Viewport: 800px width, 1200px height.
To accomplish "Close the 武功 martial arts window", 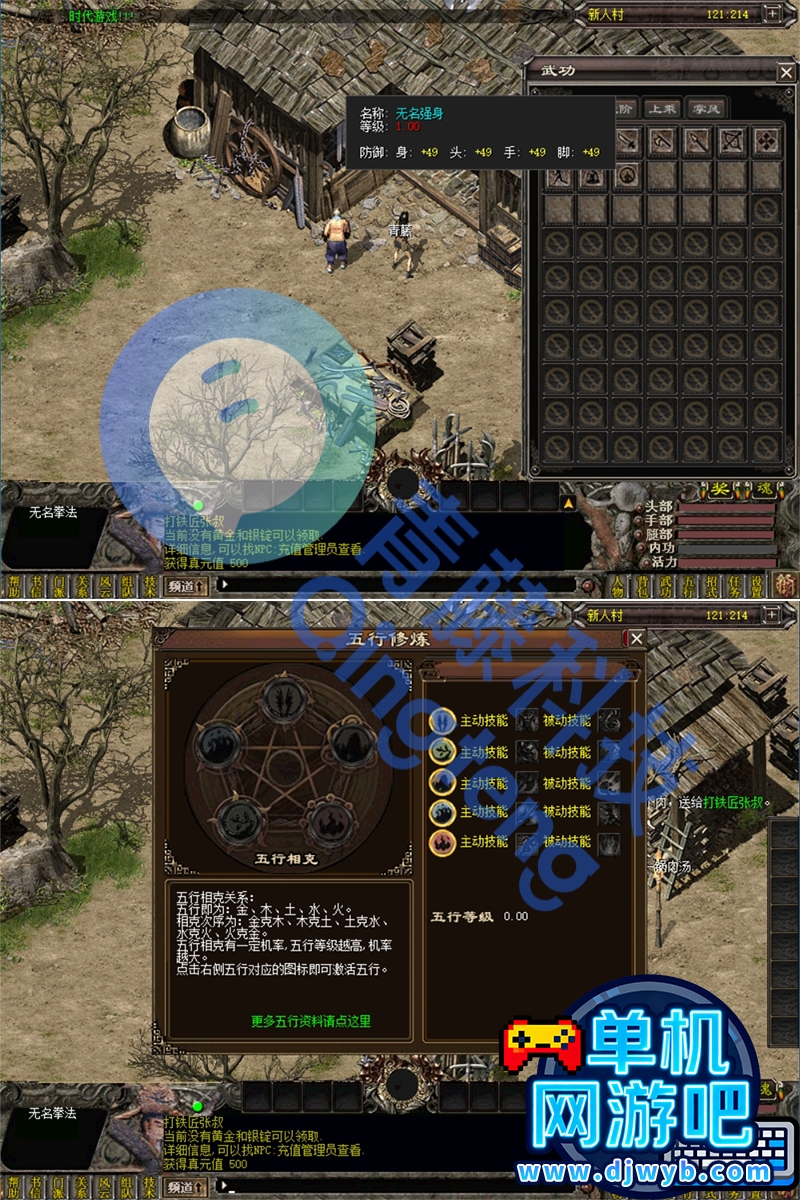I will [x=785, y=71].
